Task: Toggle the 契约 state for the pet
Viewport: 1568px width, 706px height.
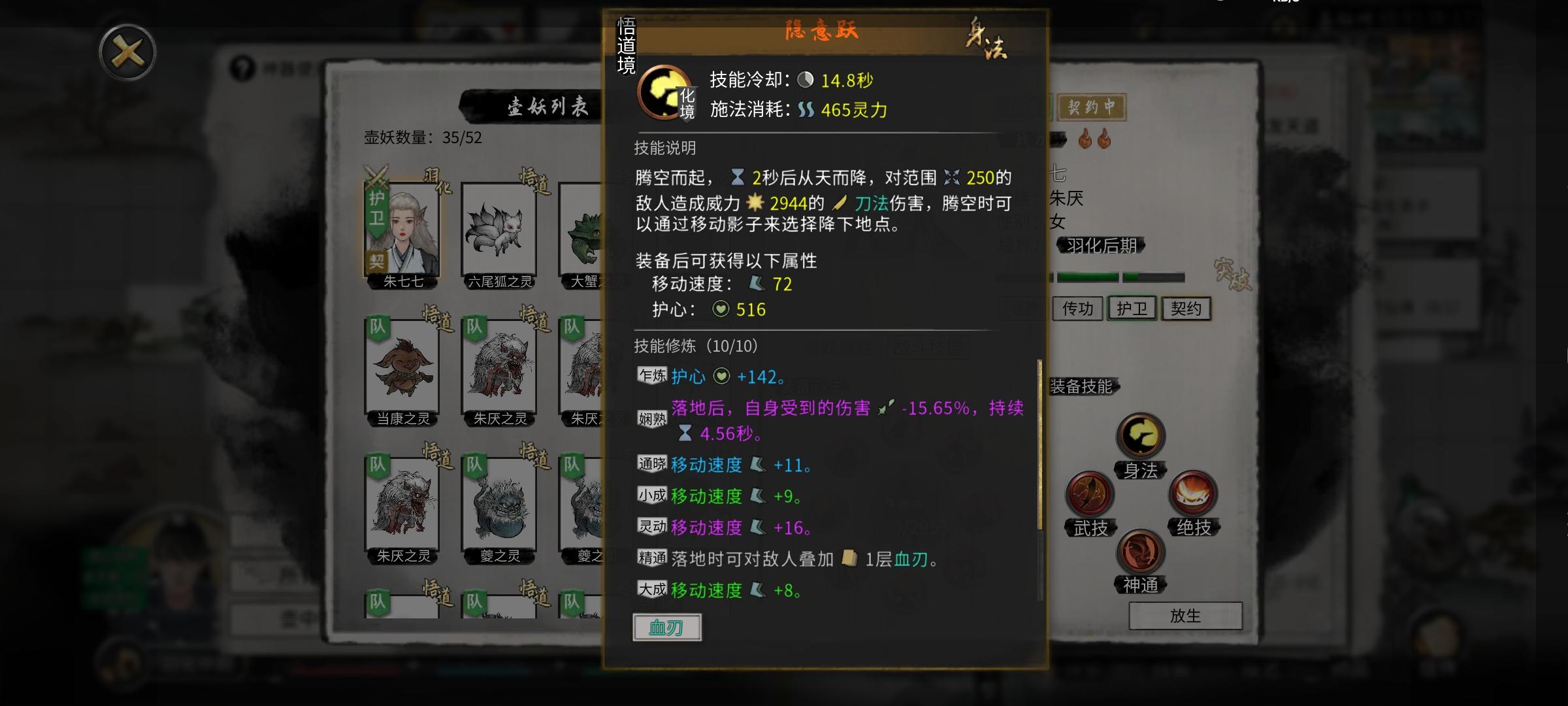Action: (1186, 309)
